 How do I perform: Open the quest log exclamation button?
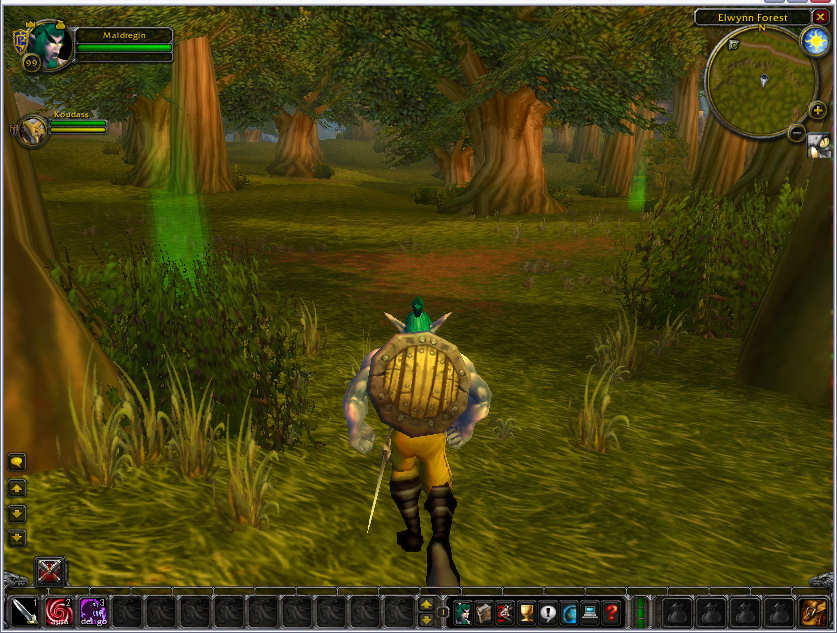coord(547,612)
